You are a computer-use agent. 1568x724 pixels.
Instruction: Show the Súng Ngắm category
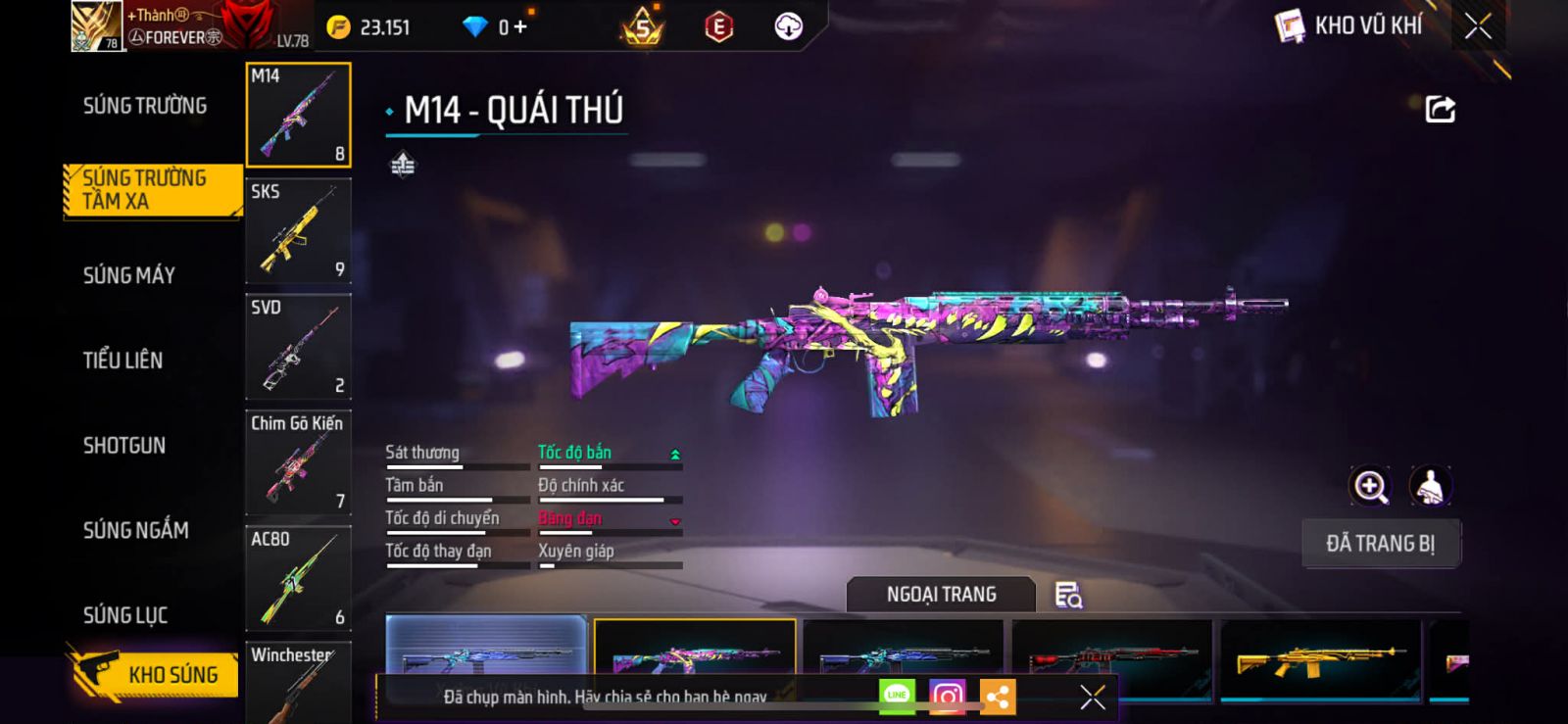[135, 530]
